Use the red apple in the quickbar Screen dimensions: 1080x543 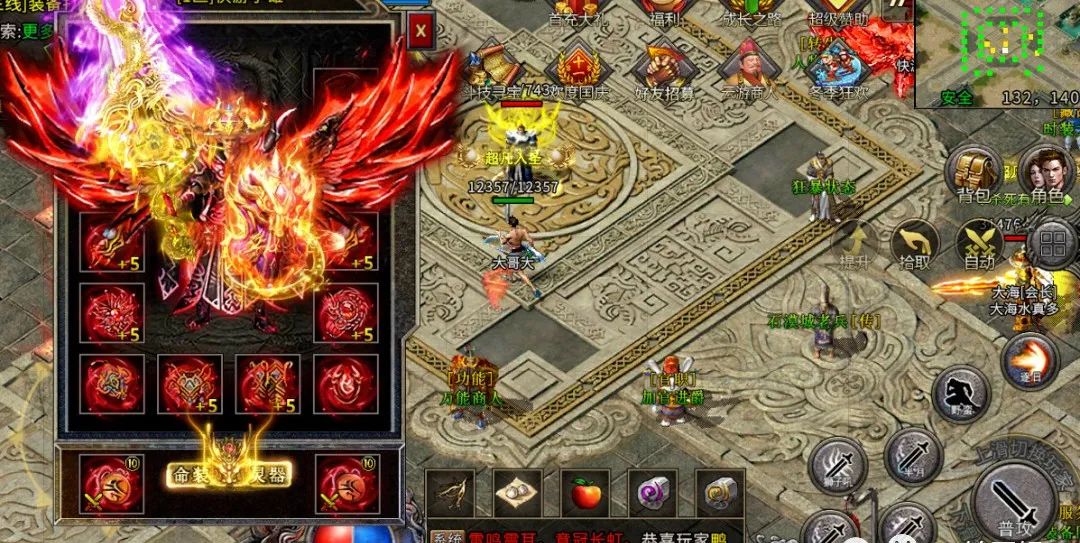(585, 492)
